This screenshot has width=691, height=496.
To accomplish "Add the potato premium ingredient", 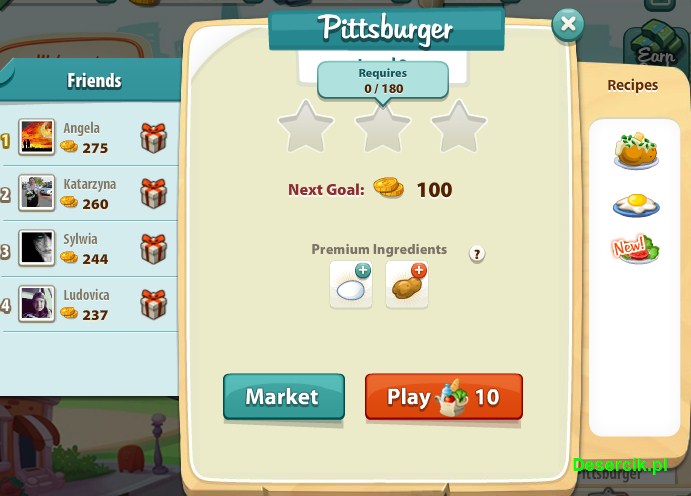I will tap(407, 285).
